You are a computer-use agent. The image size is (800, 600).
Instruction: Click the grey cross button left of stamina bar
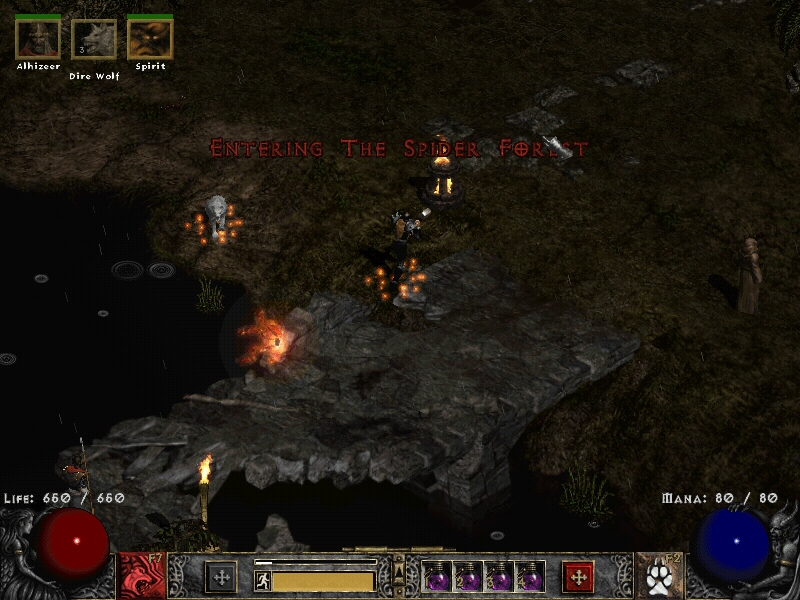[221, 577]
